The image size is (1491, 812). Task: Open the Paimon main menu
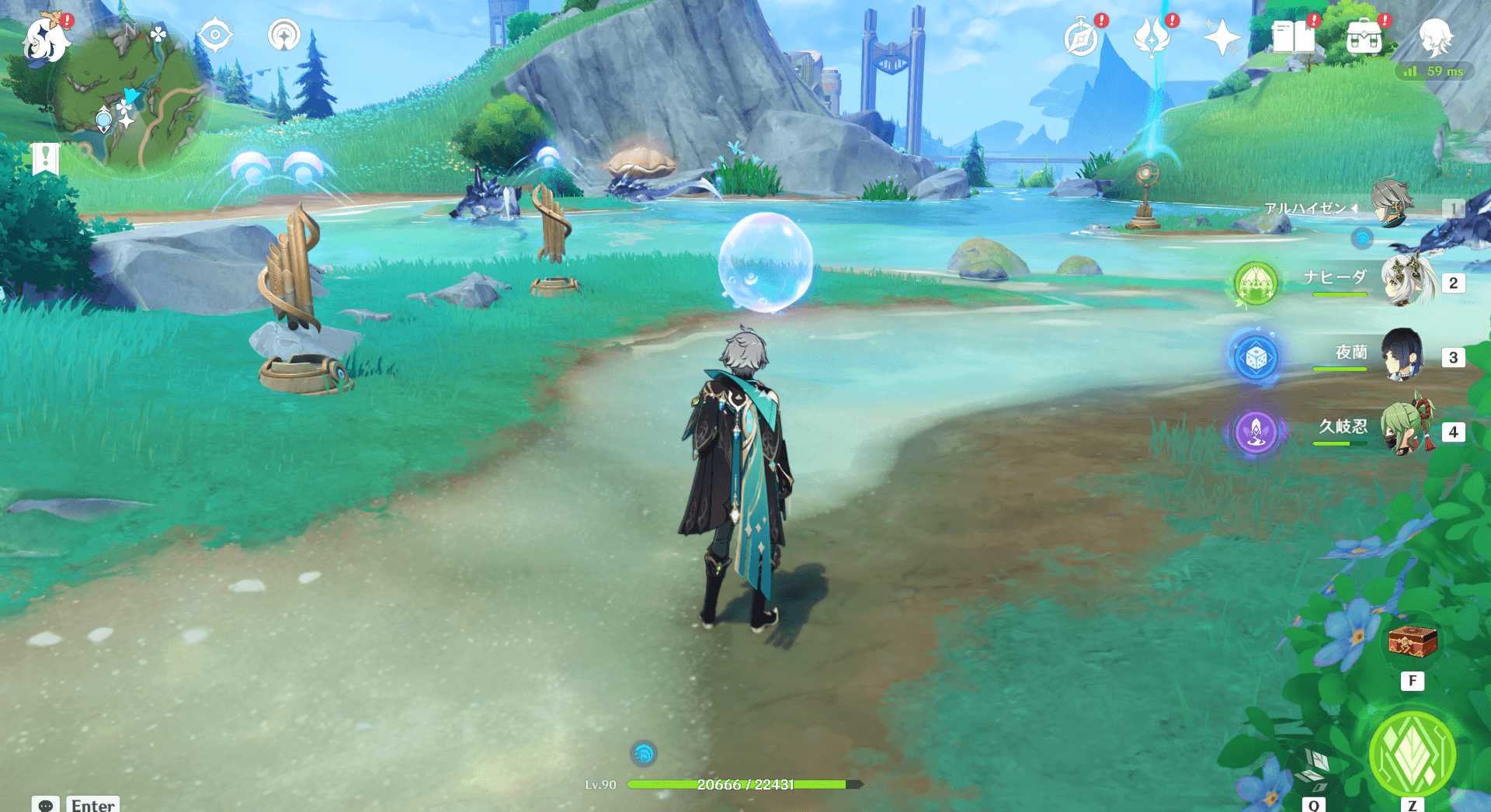tap(44, 39)
